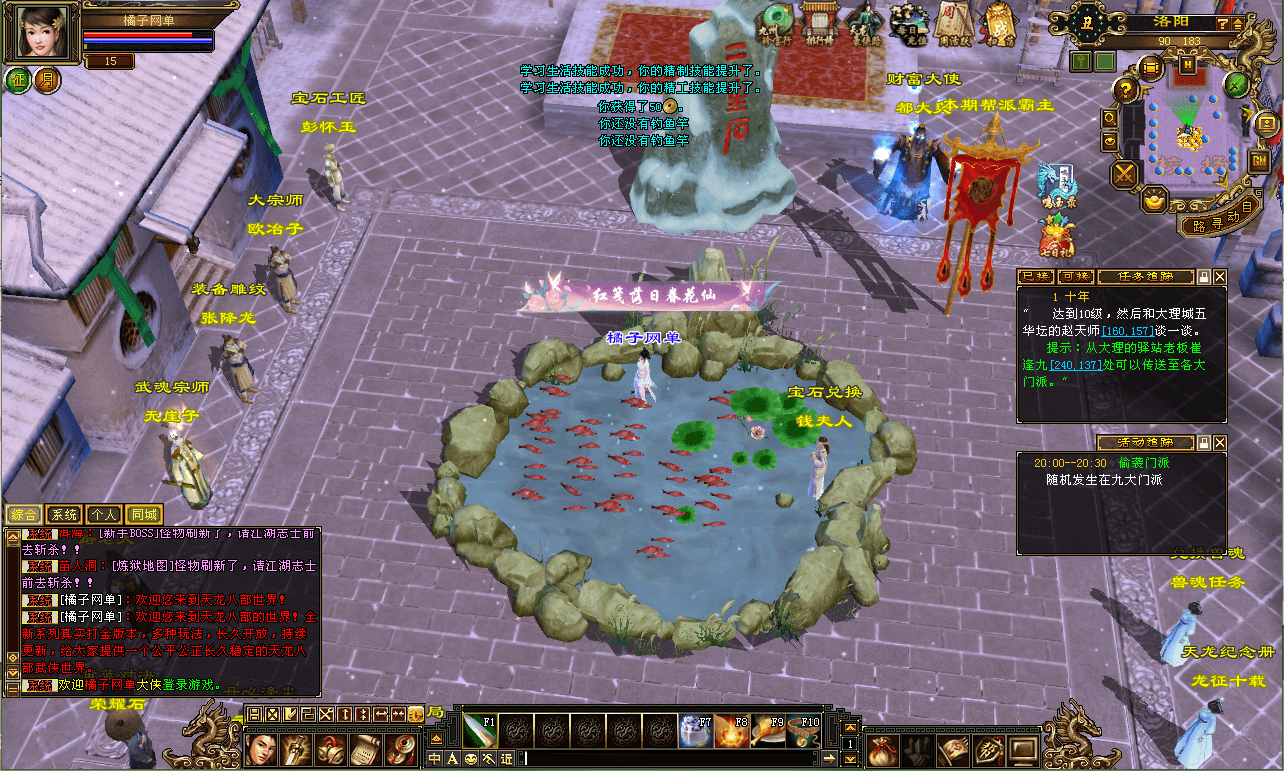Click the chat text input box
The height and width of the screenshot is (771, 1284).
670,759
